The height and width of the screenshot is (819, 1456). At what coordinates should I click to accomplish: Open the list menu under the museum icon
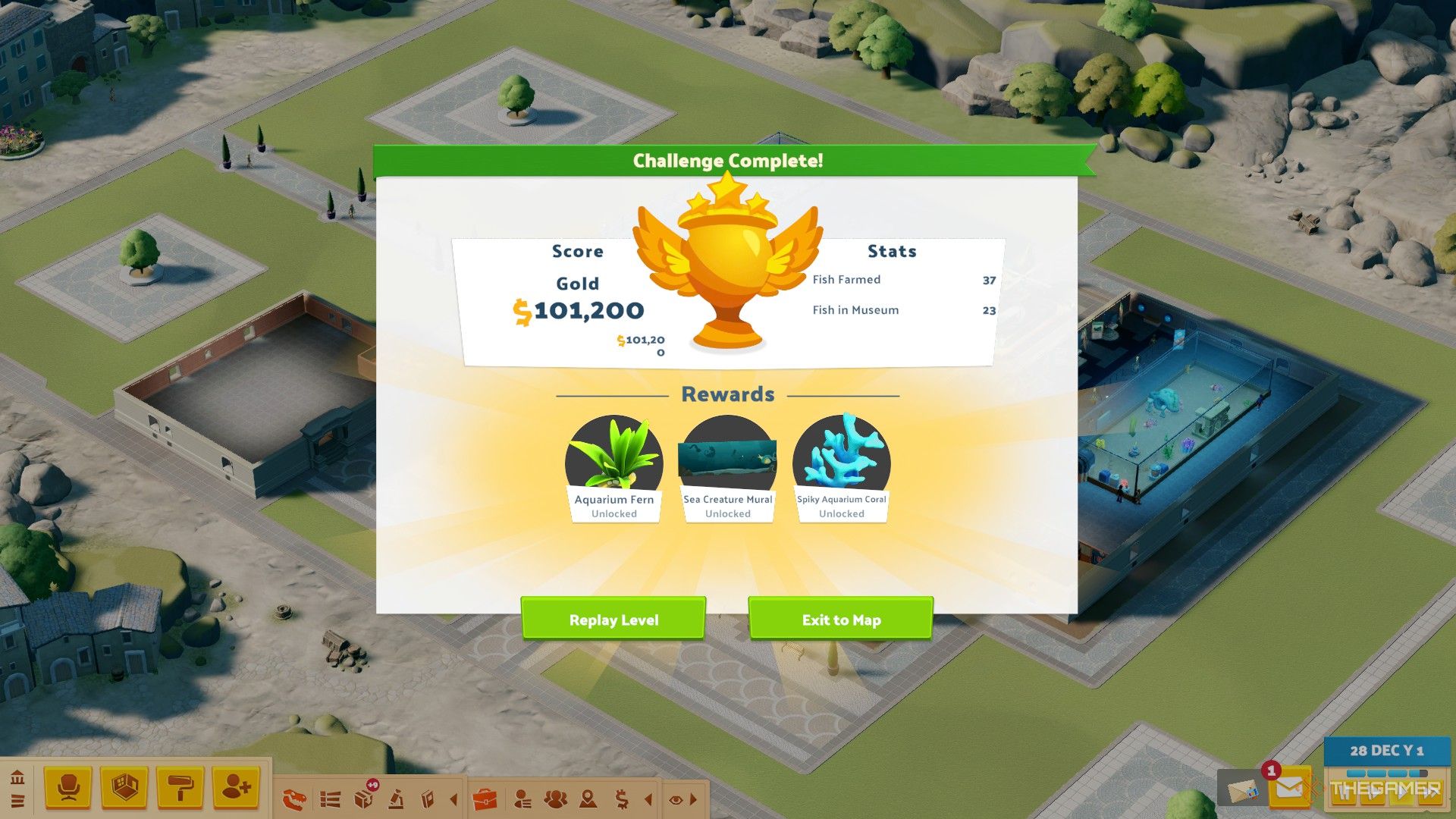click(19, 801)
